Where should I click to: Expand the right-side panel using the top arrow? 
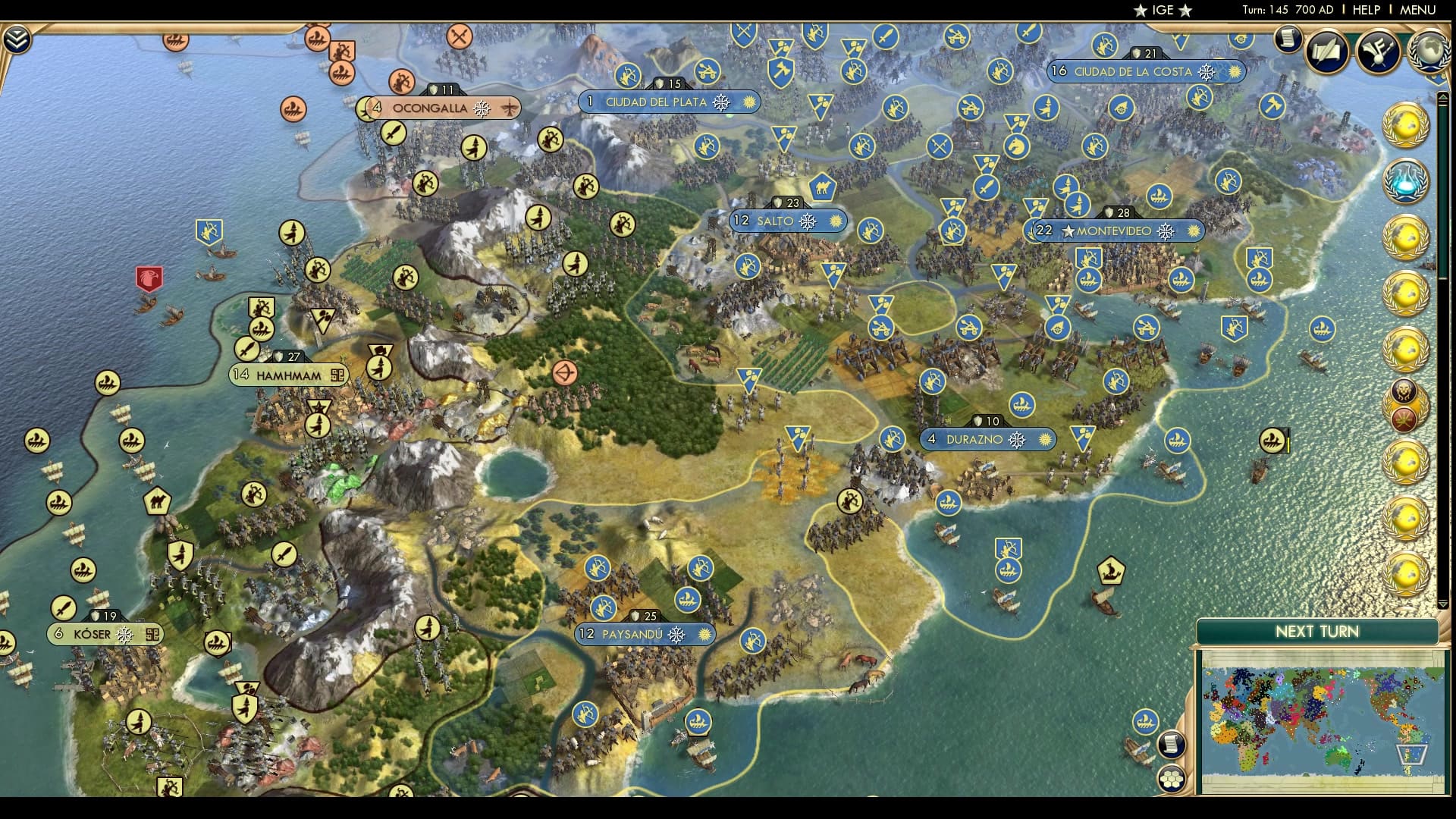pyautogui.click(x=1442, y=96)
